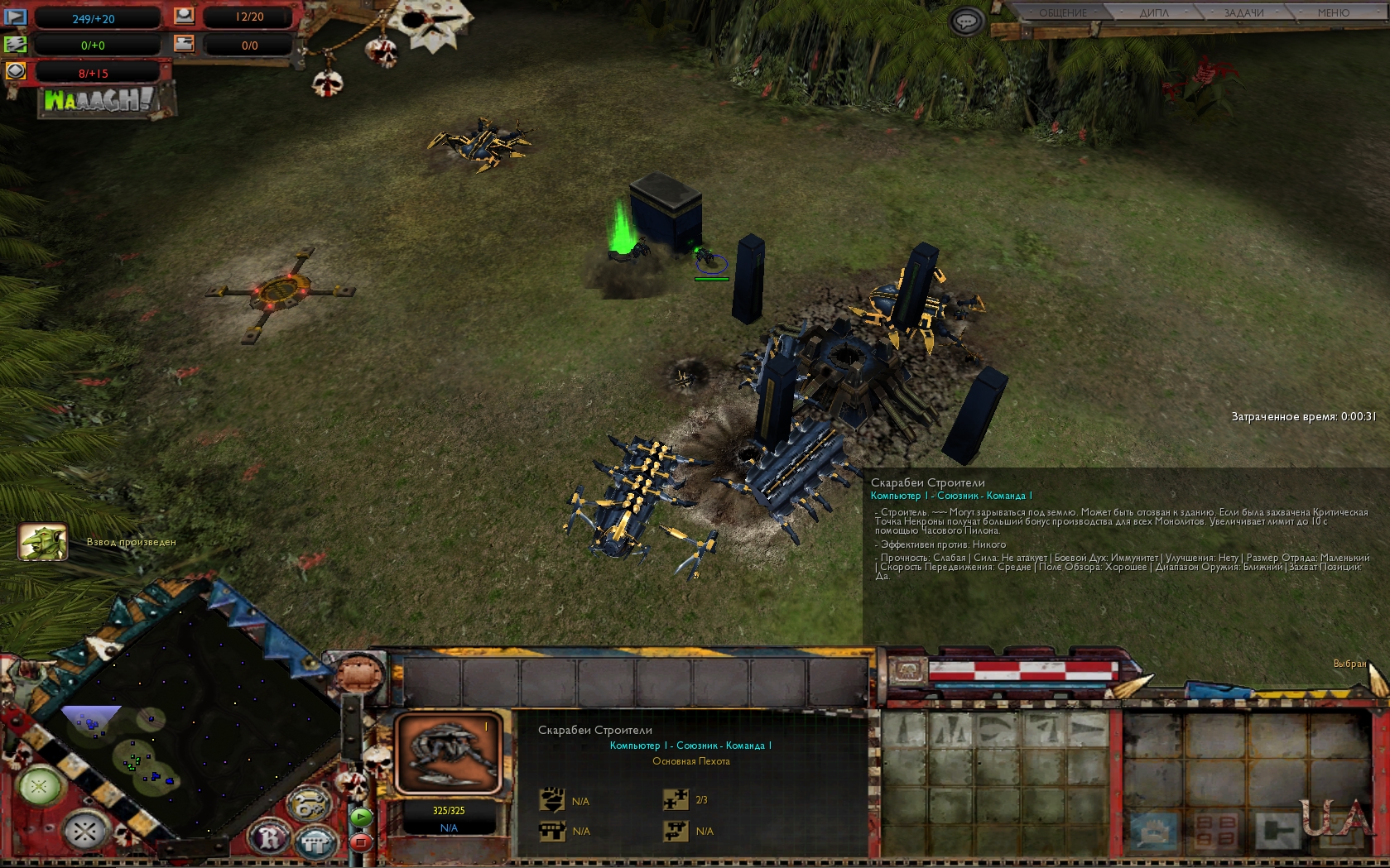Click the speech bubble chat icon
Viewport: 1390px width, 868px height.
965,21
